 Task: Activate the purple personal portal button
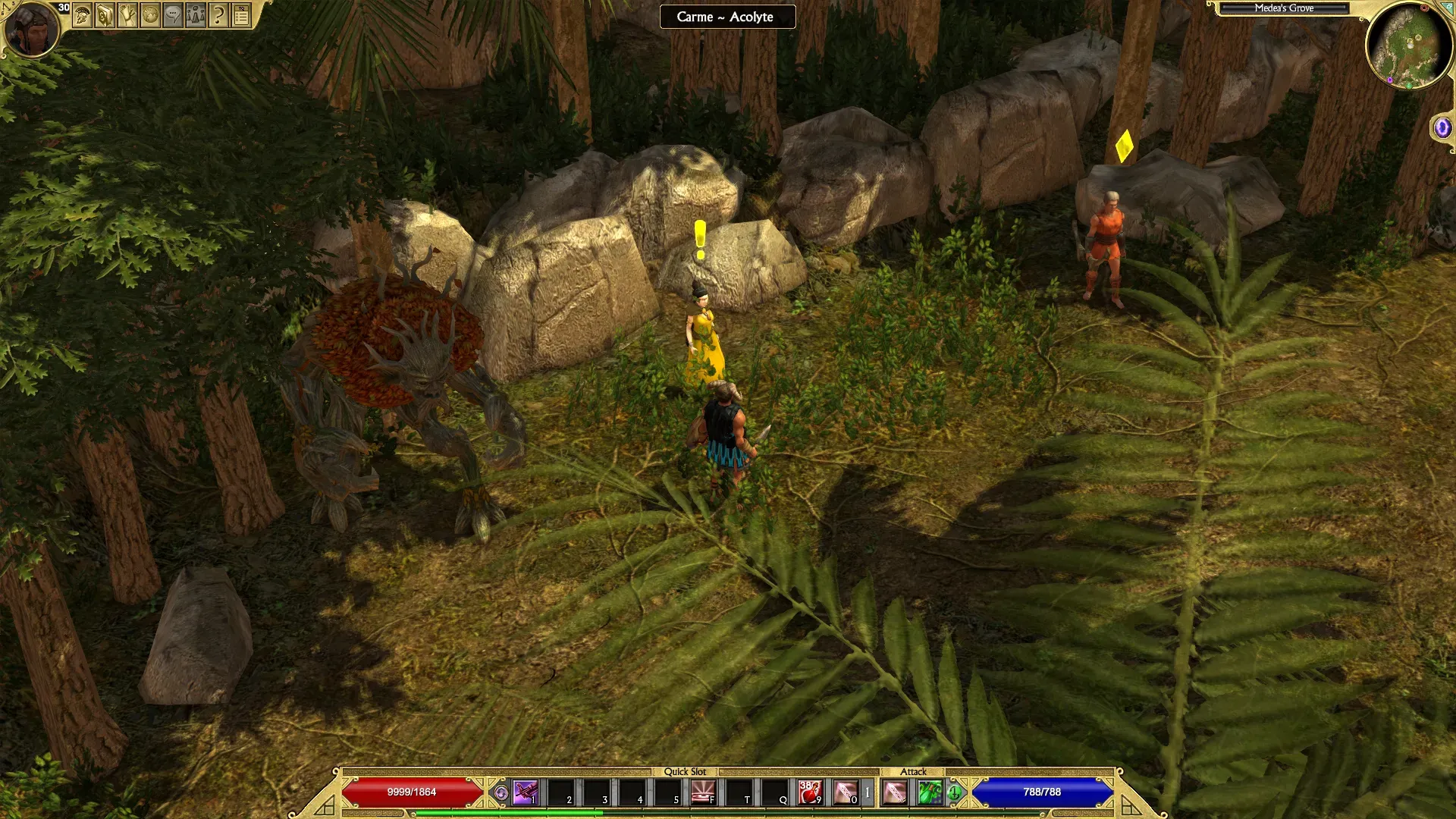1442,127
